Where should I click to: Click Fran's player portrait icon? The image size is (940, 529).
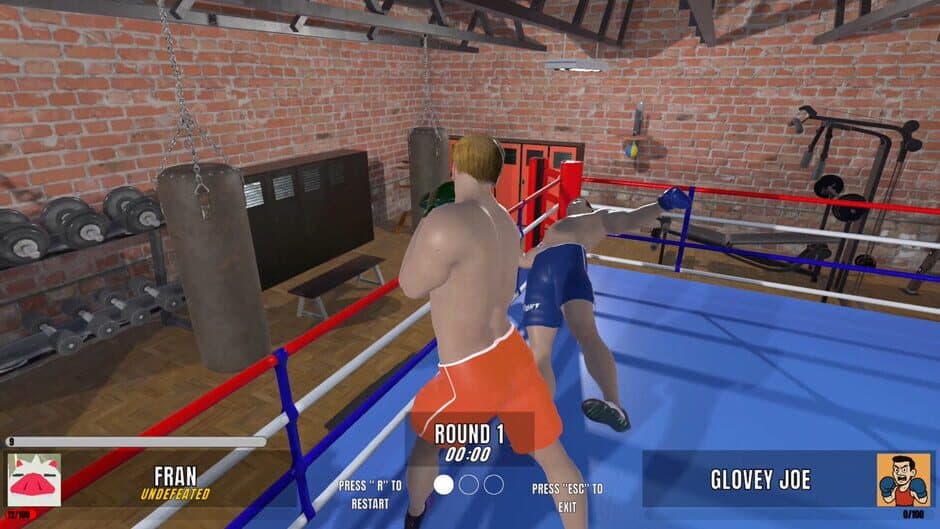[x=34, y=479]
